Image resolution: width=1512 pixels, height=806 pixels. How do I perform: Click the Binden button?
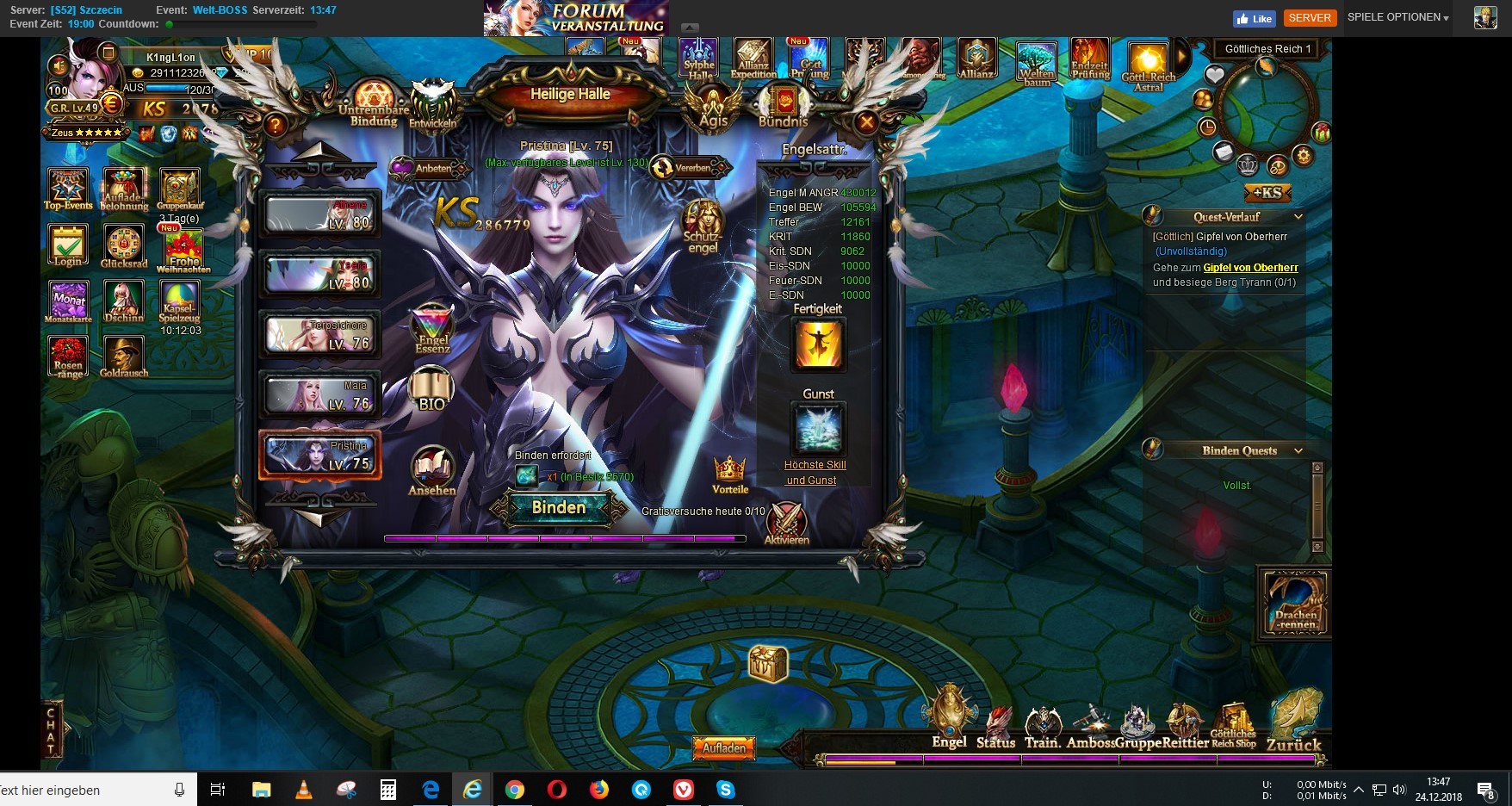[559, 508]
